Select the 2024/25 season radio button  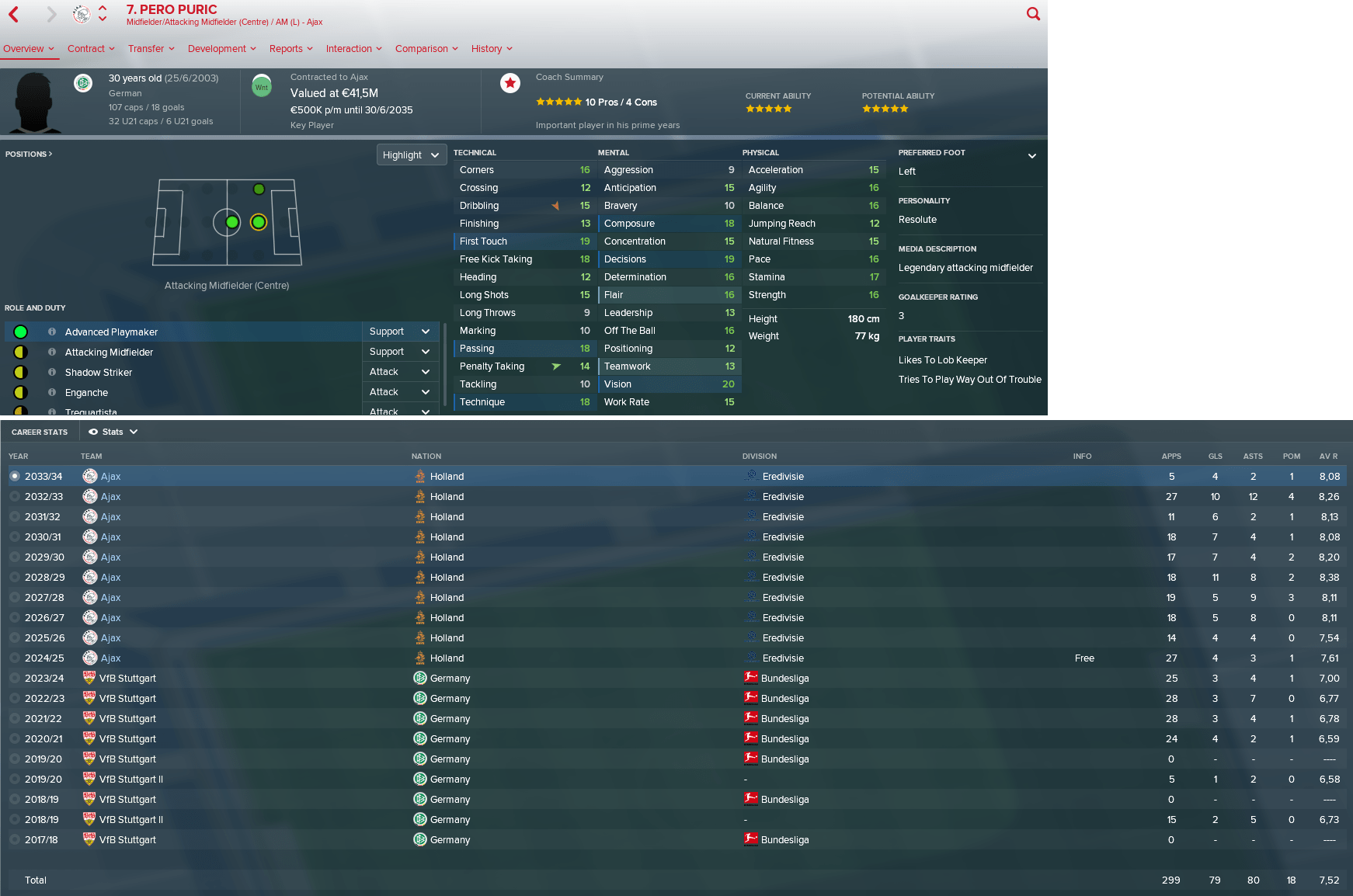point(15,658)
